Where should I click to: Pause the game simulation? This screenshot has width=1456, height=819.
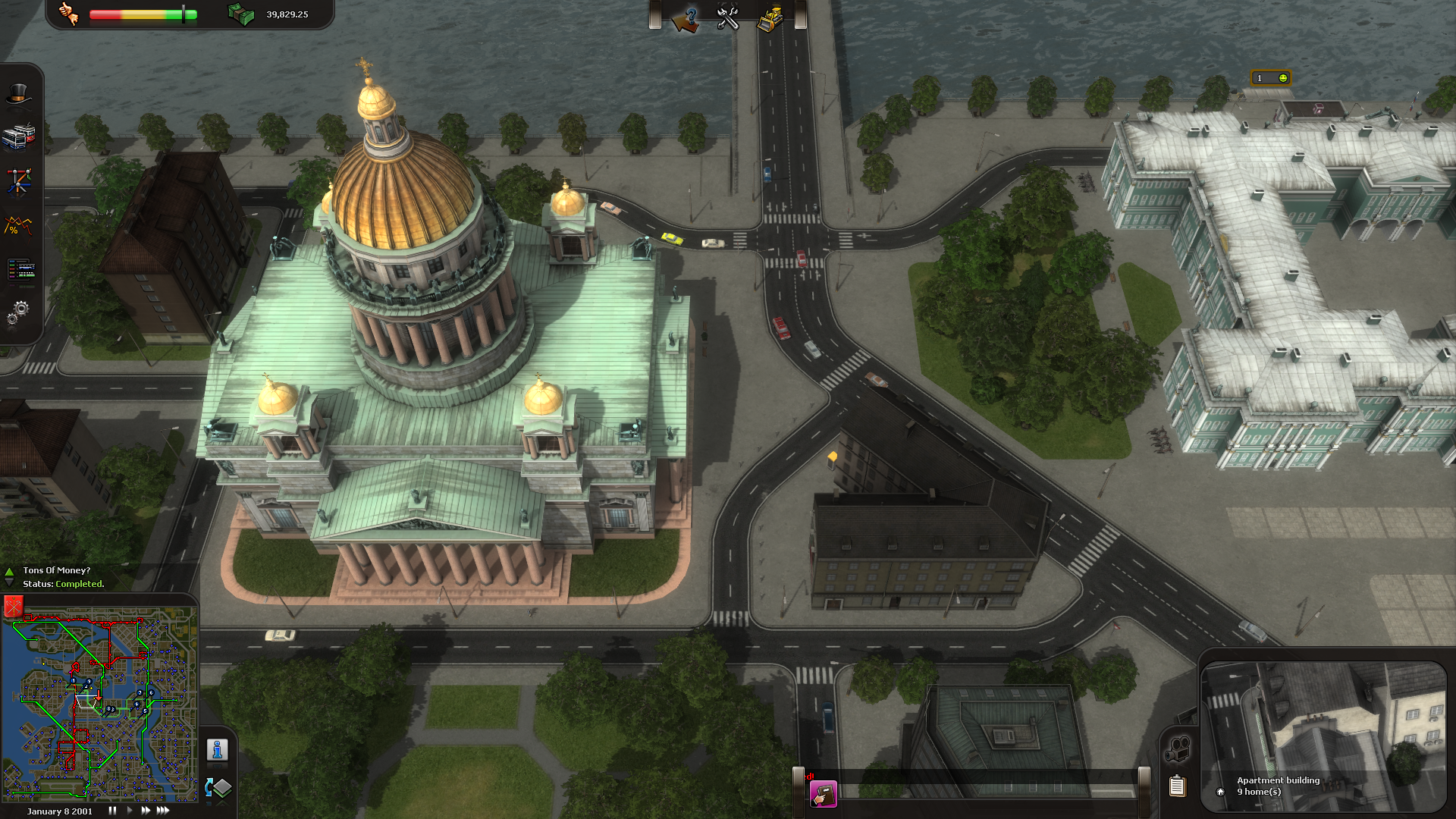pyautogui.click(x=112, y=810)
